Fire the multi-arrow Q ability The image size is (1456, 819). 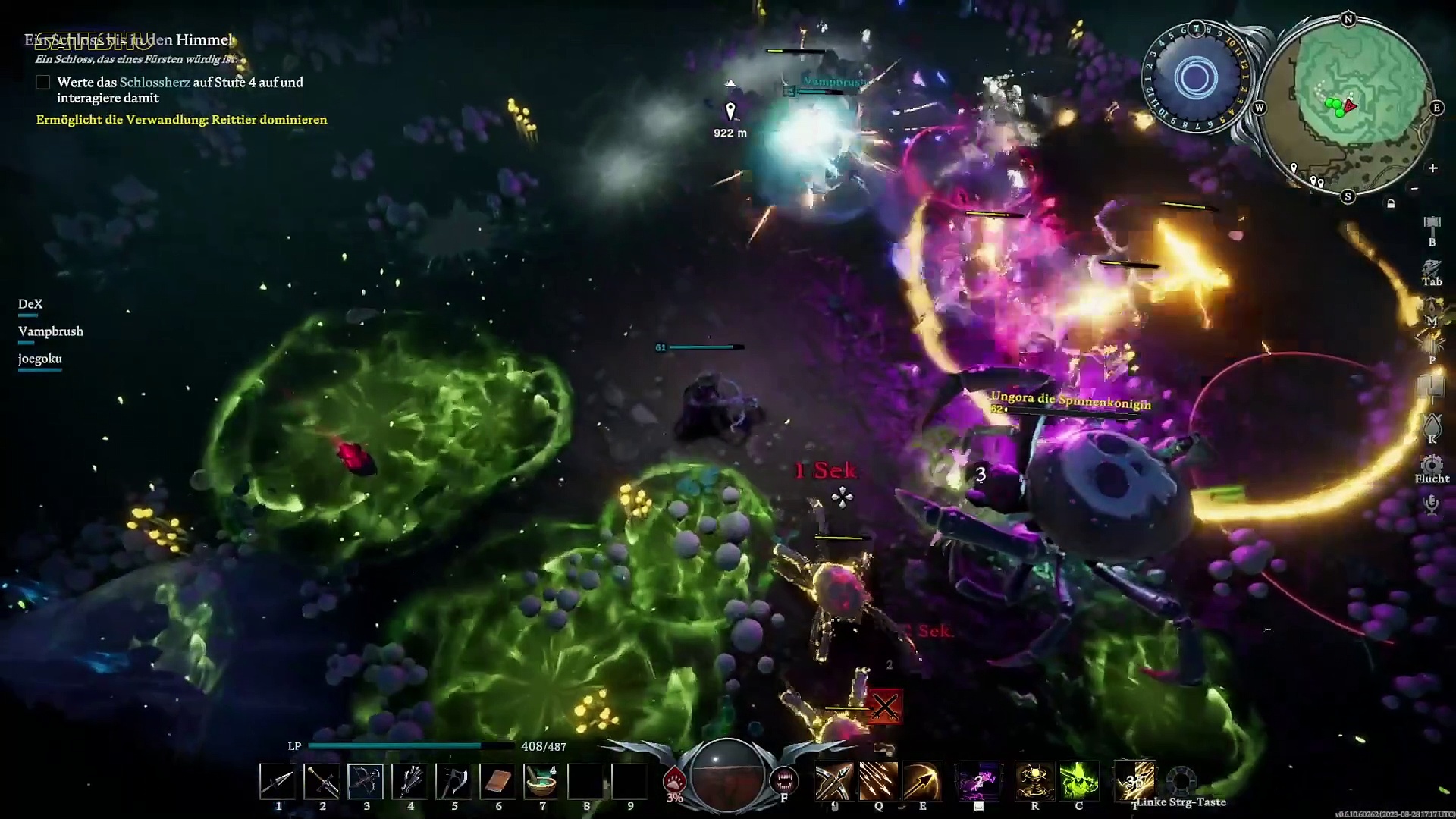click(x=878, y=781)
